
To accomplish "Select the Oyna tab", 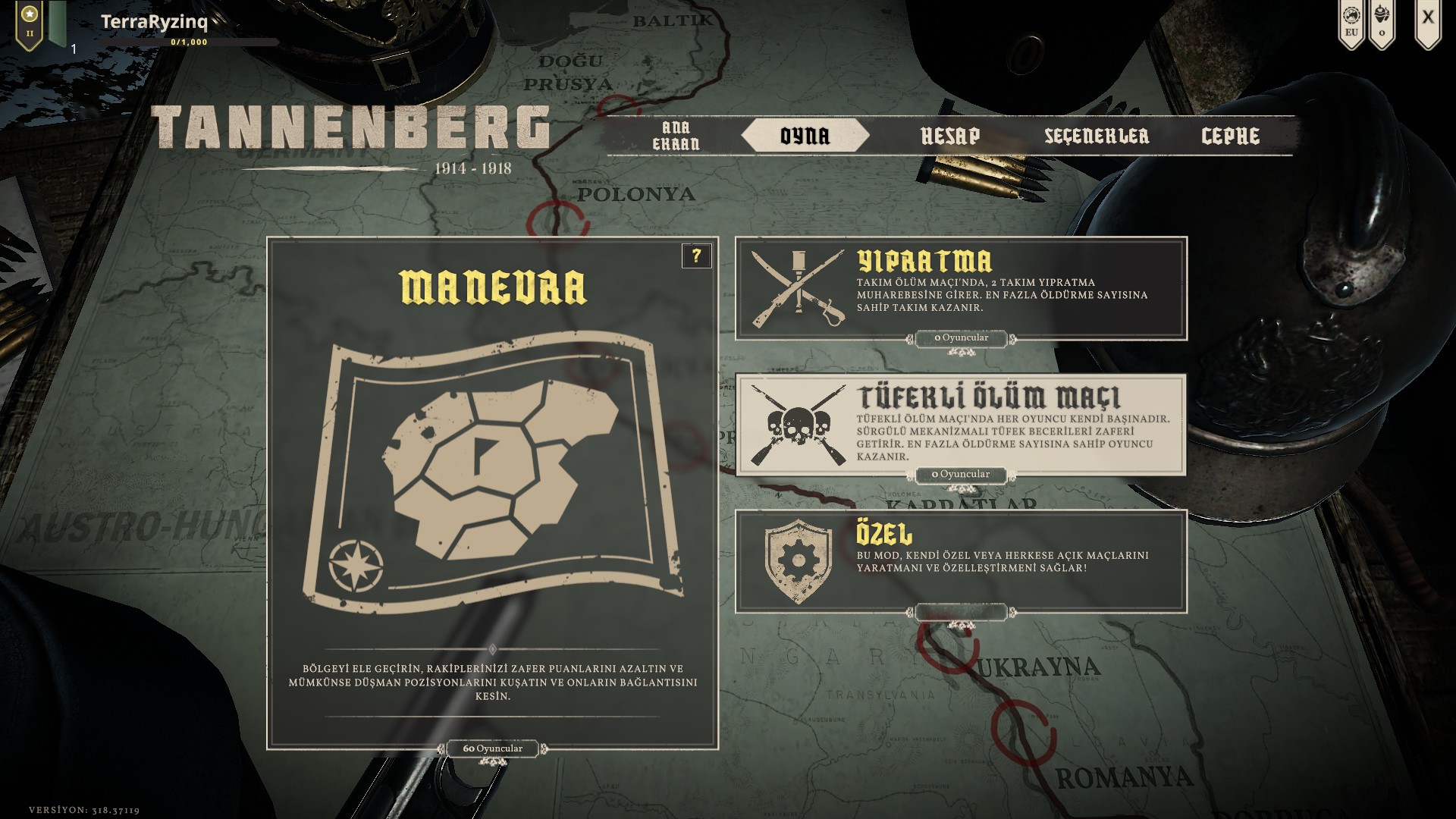I will (x=805, y=136).
